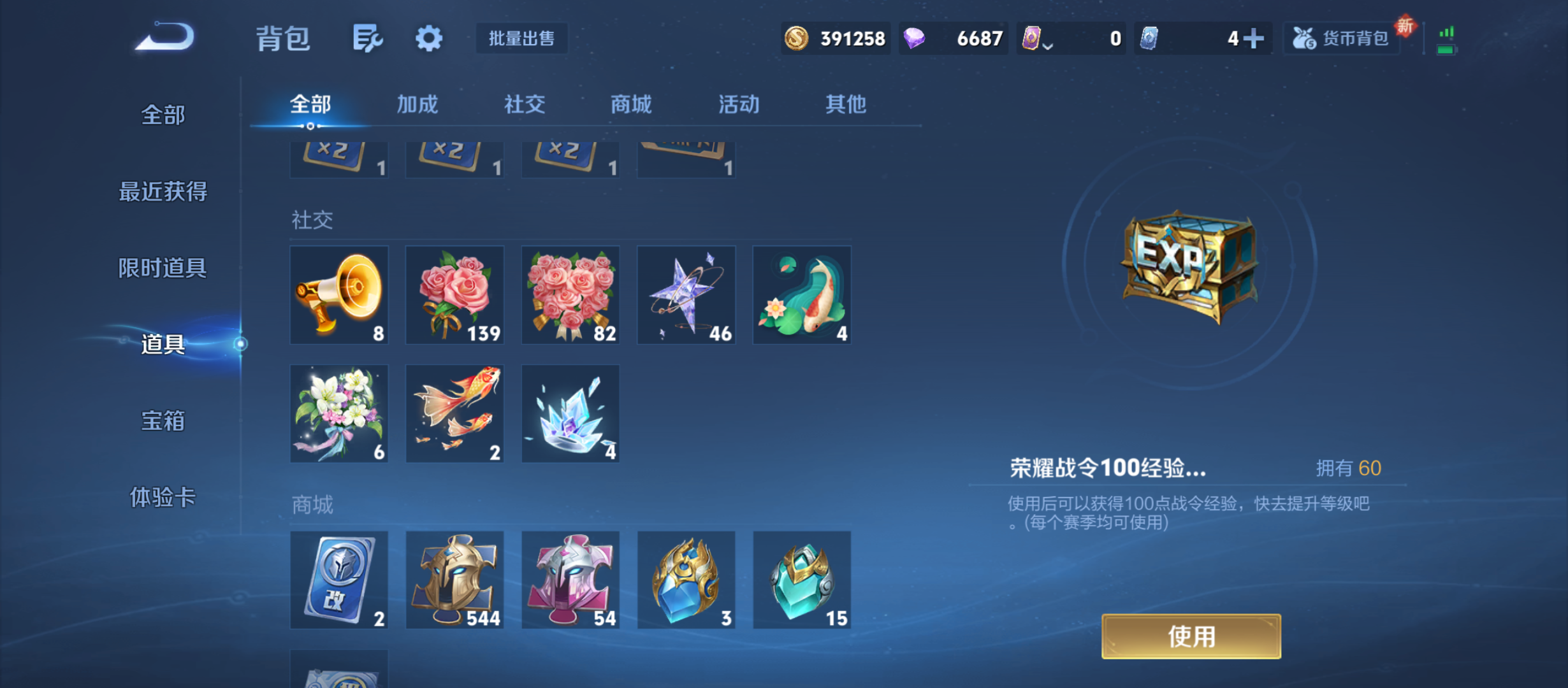Open the 道具 sidebar category

point(162,347)
